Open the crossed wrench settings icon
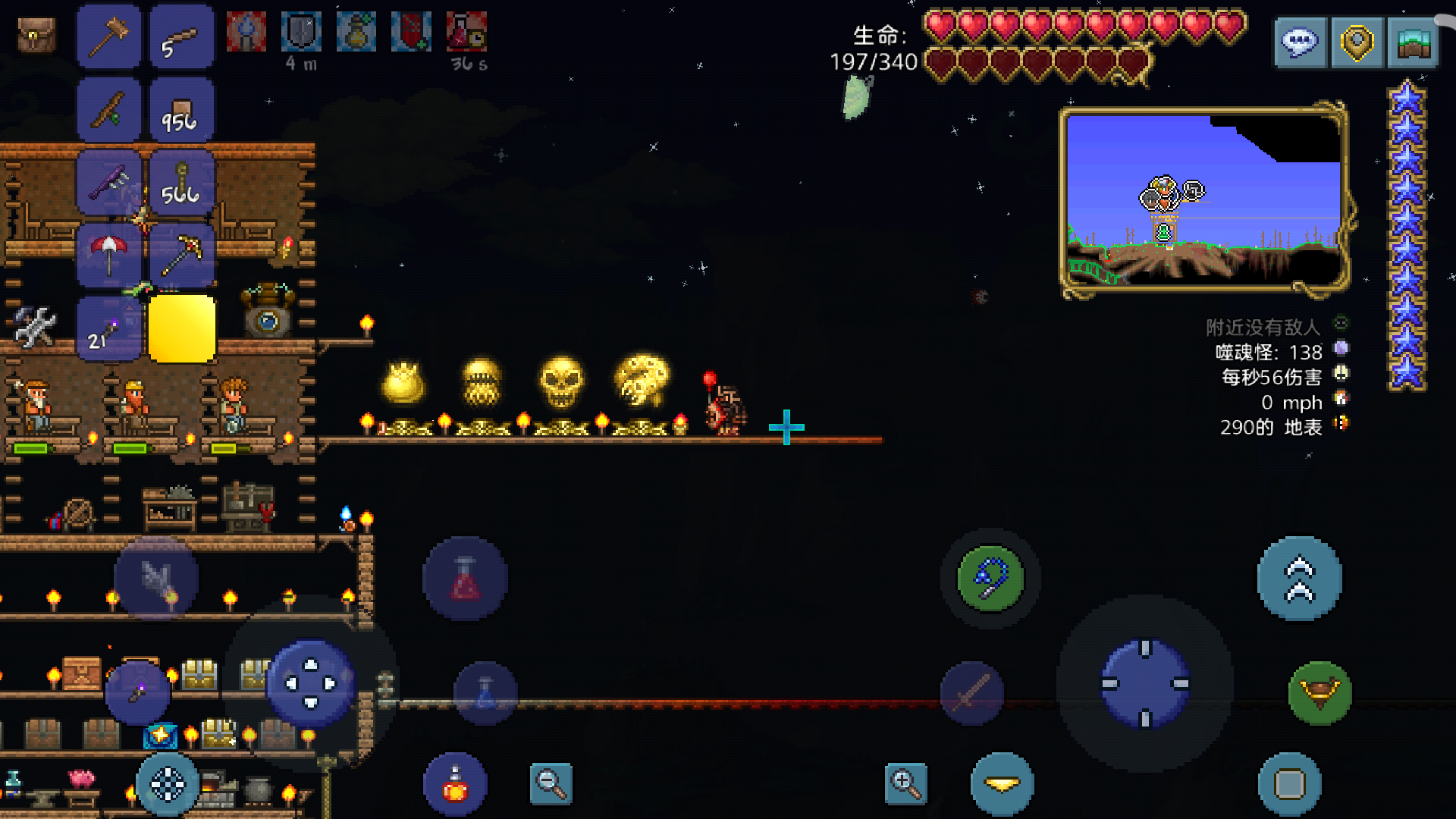The width and height of the screenshot is (1456, 819). (34, 327)
